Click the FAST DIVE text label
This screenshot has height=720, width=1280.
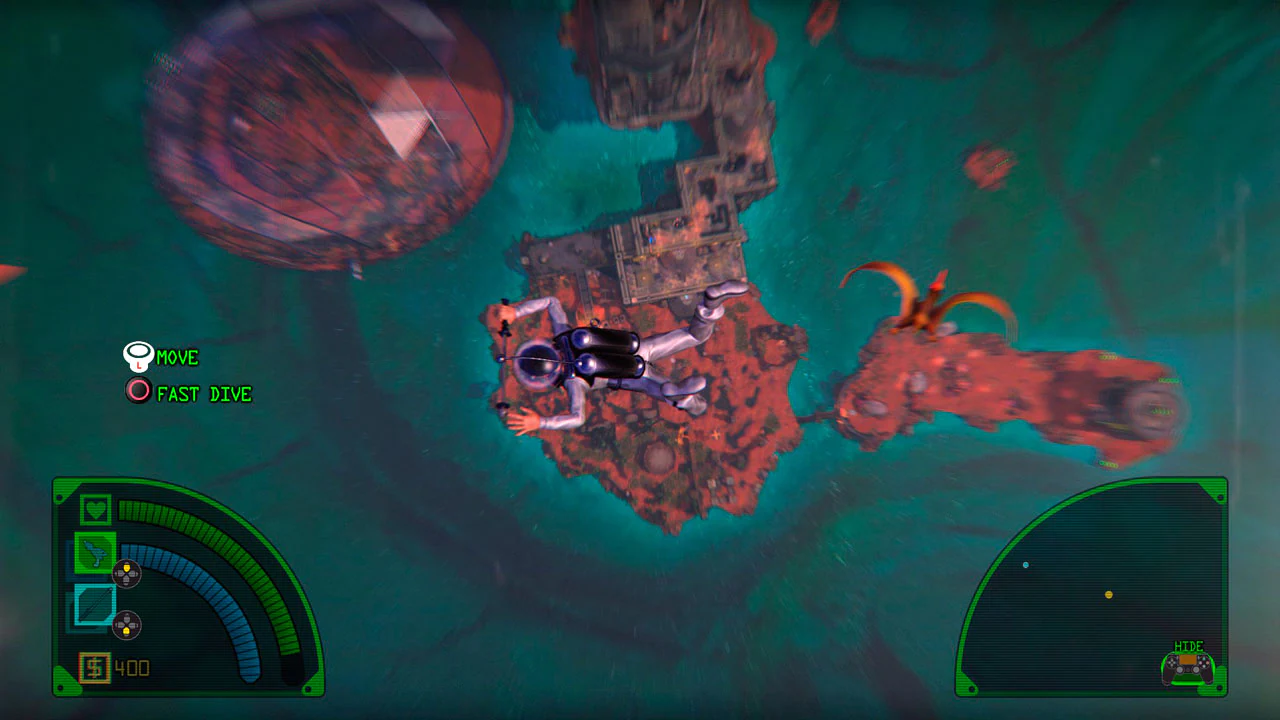tap(203, 393)
